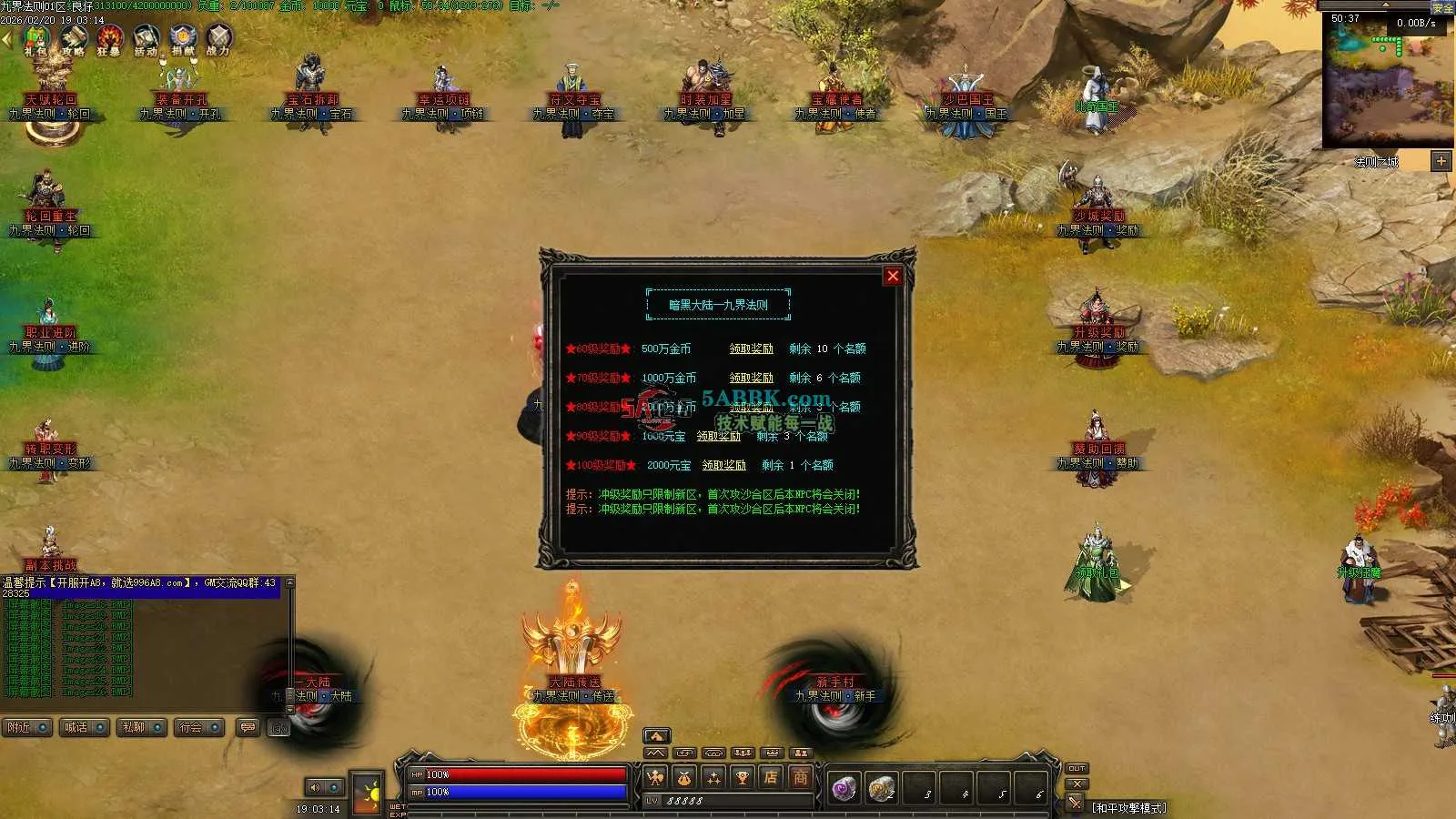Open the 攻略 strategy guide icon

(x=73, y=40)
